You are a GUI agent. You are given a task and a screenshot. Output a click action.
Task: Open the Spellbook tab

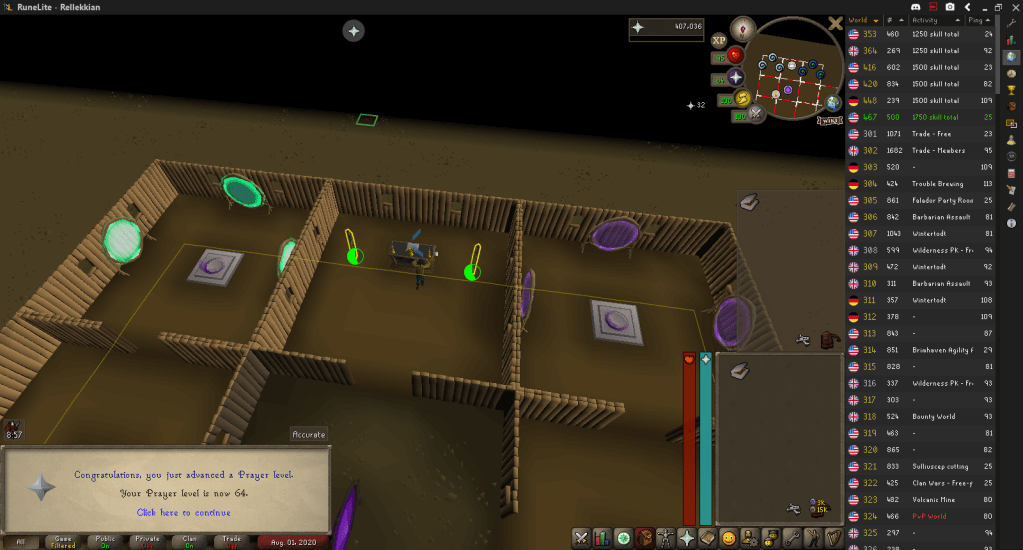click(708, 538)
